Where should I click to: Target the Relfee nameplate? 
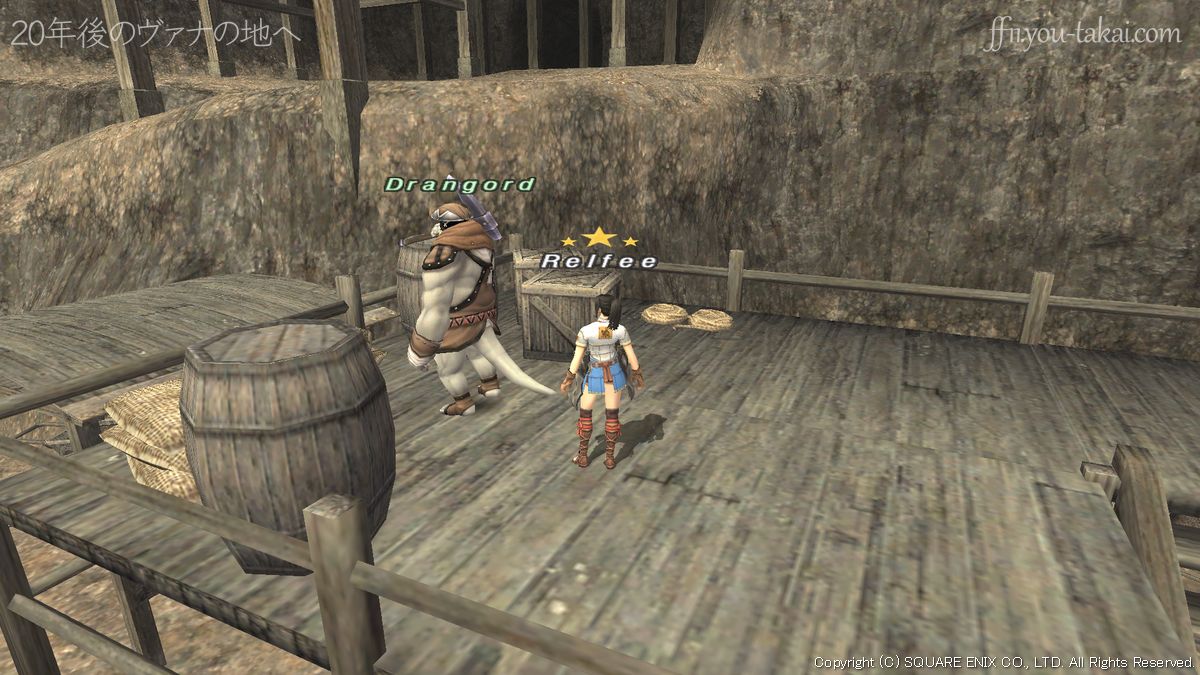599,262
